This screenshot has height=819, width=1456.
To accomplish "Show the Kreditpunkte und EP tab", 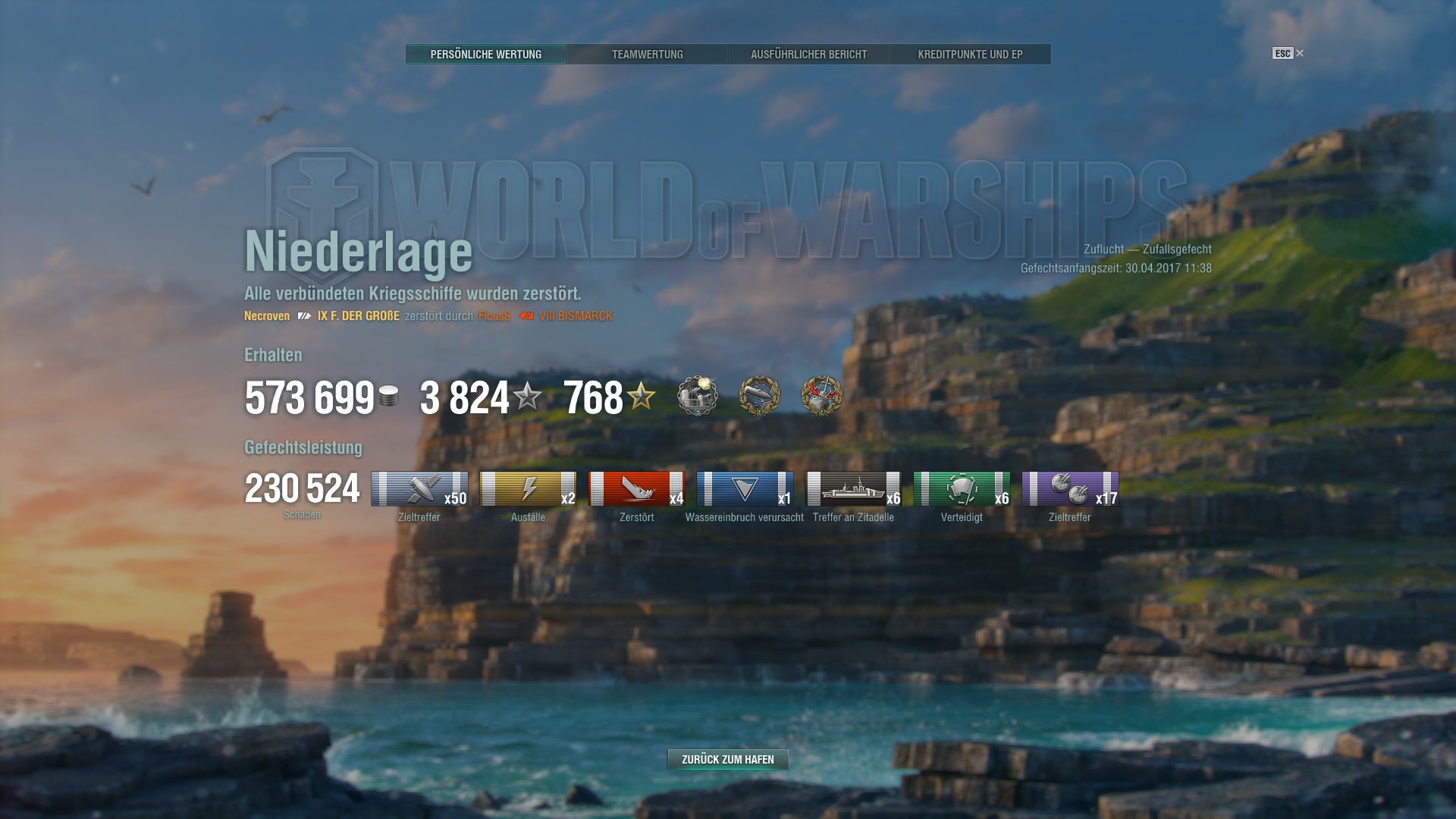I will tap(970, 55).
